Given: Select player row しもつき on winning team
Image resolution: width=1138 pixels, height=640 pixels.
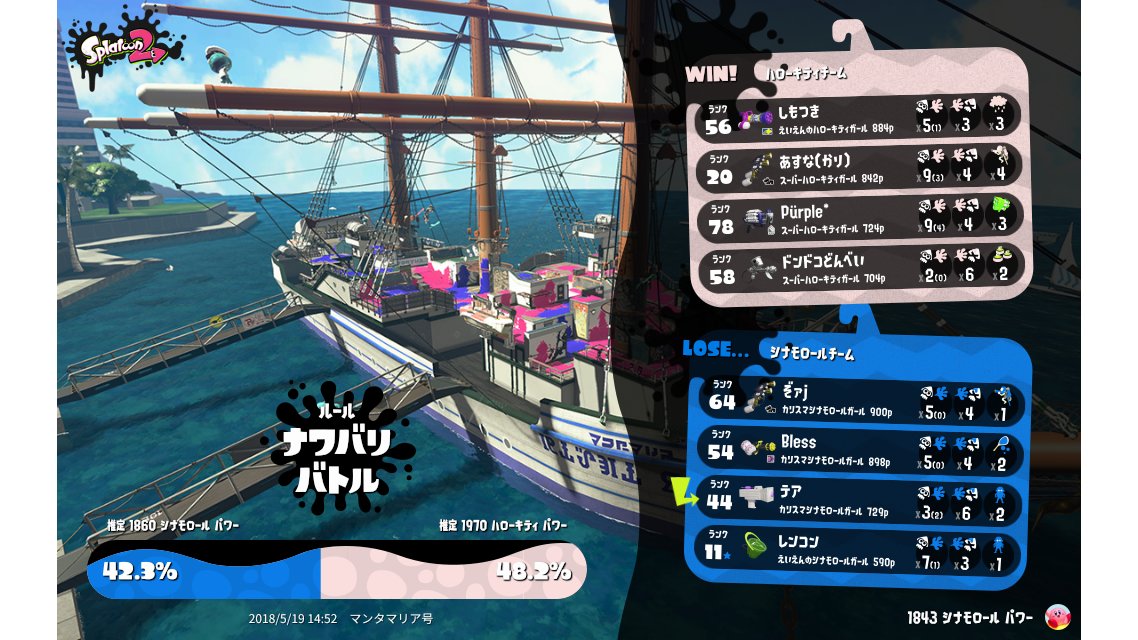Looking at the screenshot, I should (x=861, y=116).
